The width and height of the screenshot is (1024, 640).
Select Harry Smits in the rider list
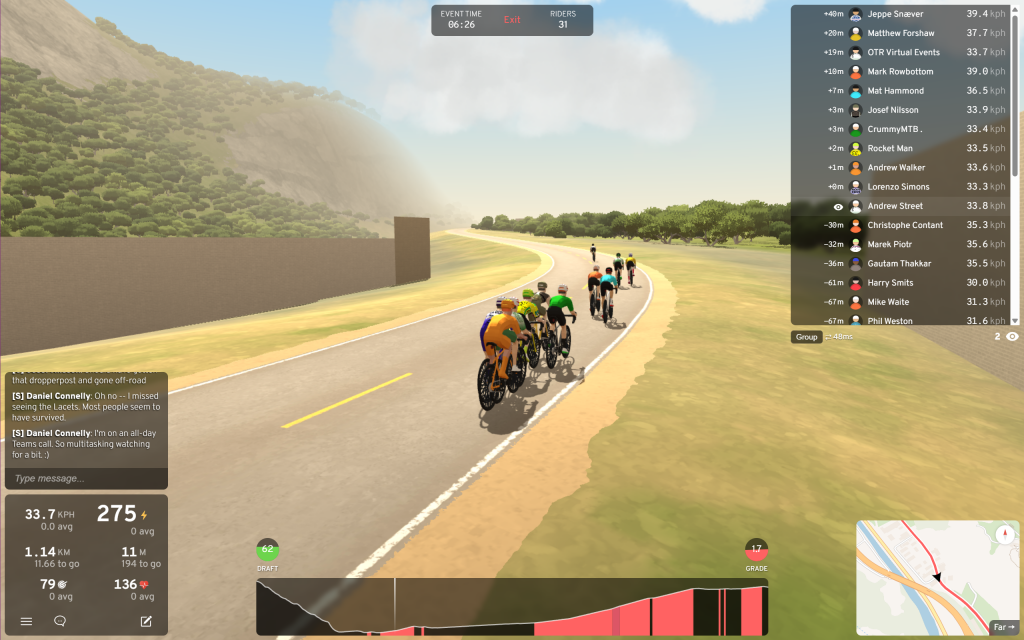coord(890,283)
